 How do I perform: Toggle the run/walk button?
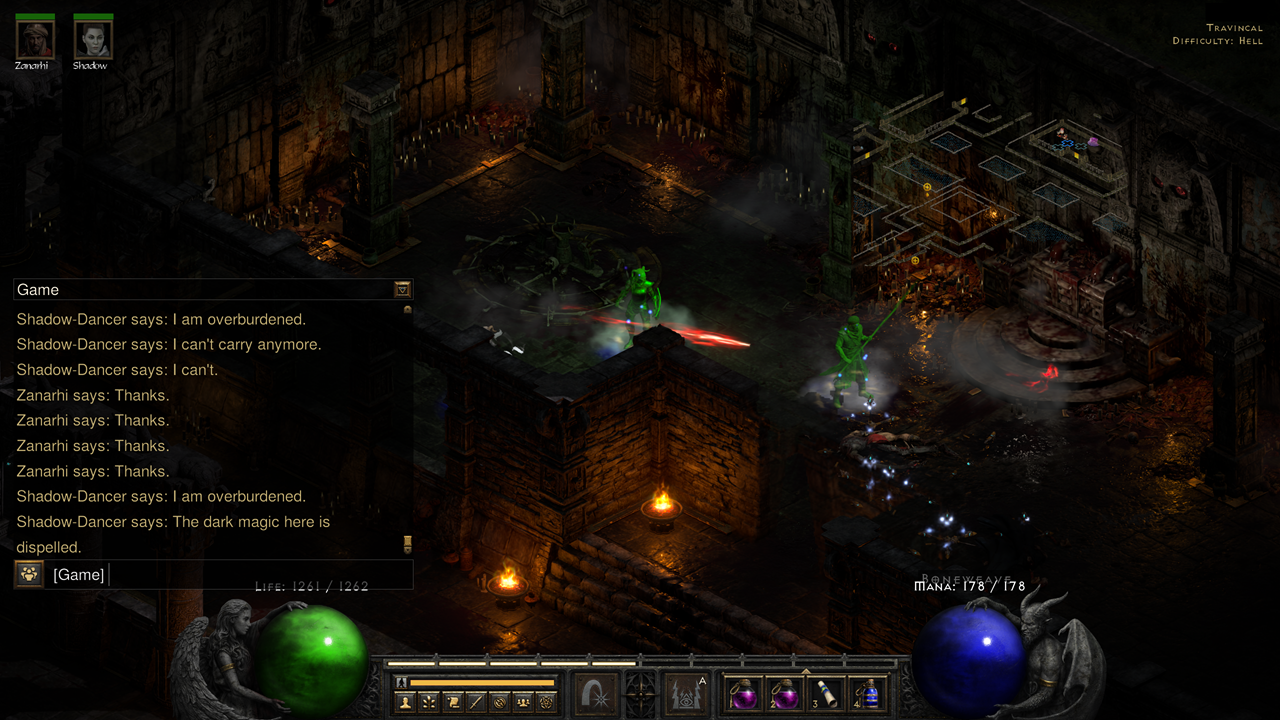pos(402,682)
